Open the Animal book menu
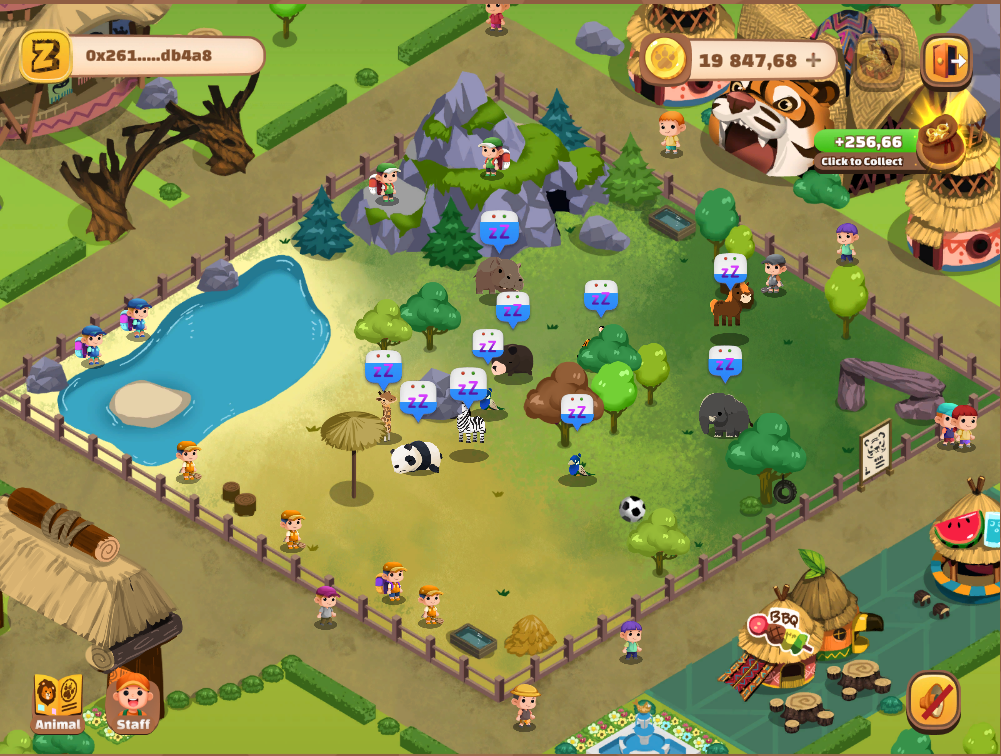Screen dimensions: 1001x756 58,702
